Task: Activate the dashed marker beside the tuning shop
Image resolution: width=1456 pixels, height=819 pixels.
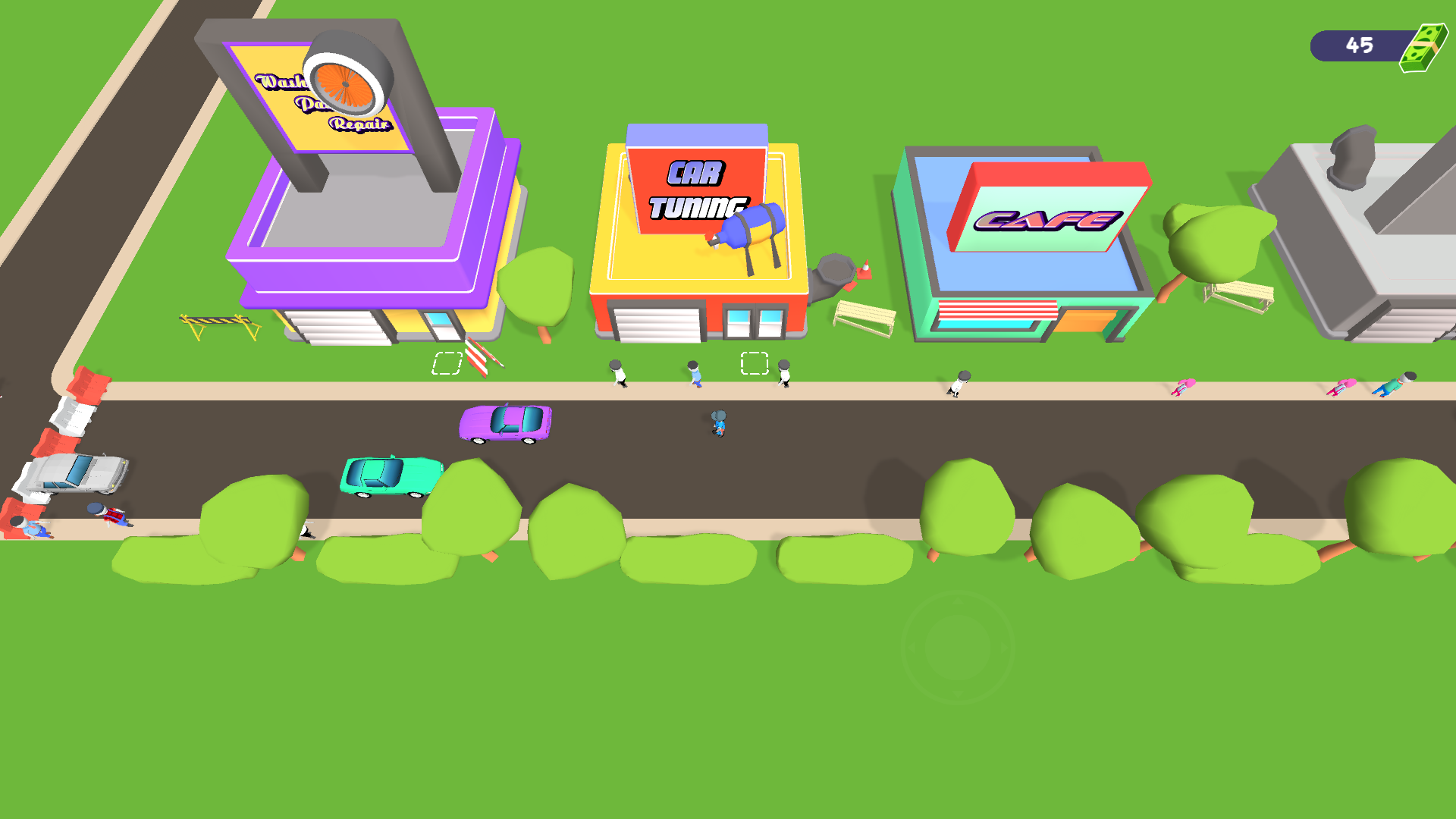Action: coord(753,364)
